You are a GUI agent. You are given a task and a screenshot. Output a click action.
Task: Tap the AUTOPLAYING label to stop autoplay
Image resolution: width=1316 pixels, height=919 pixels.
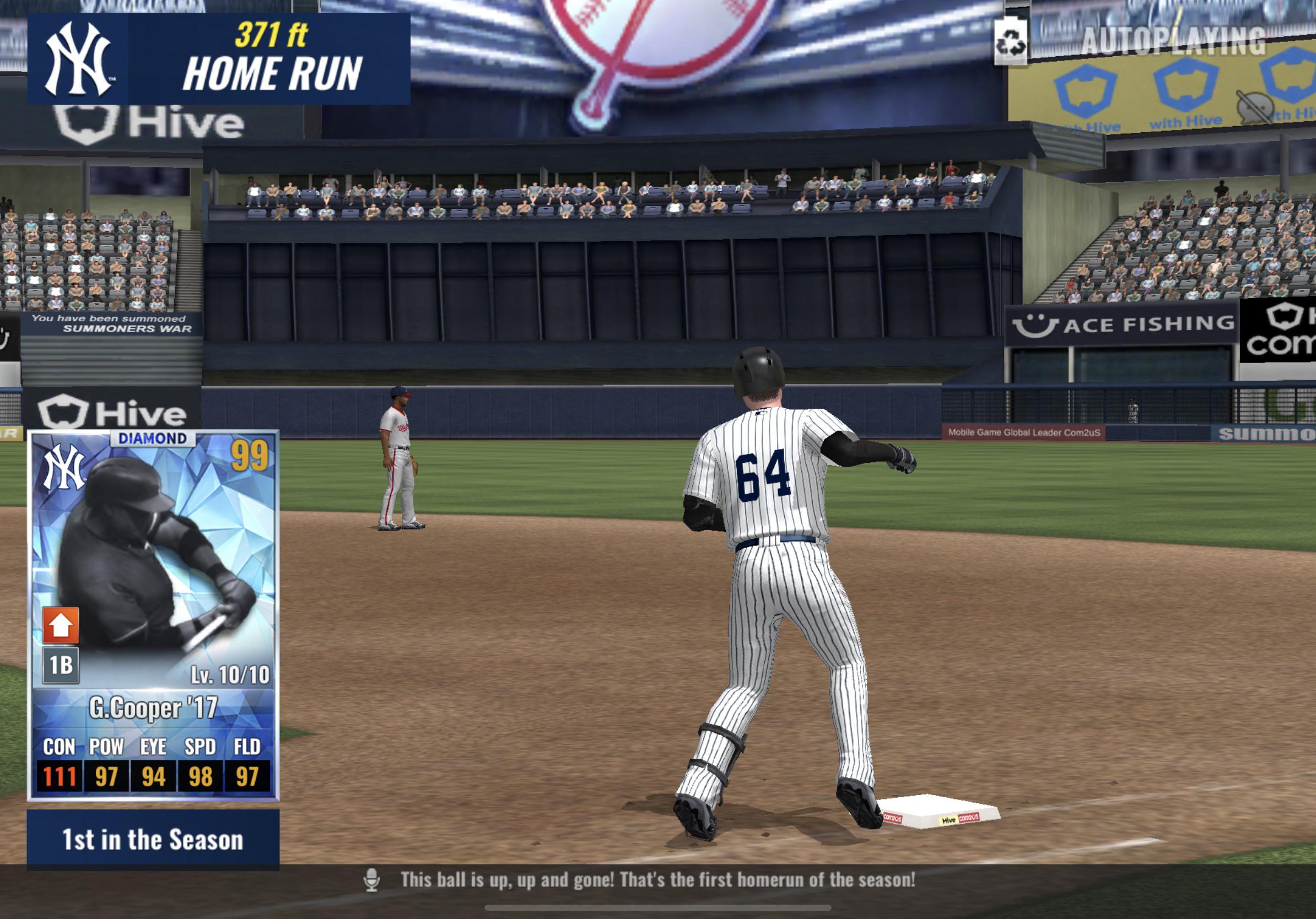1173,41
